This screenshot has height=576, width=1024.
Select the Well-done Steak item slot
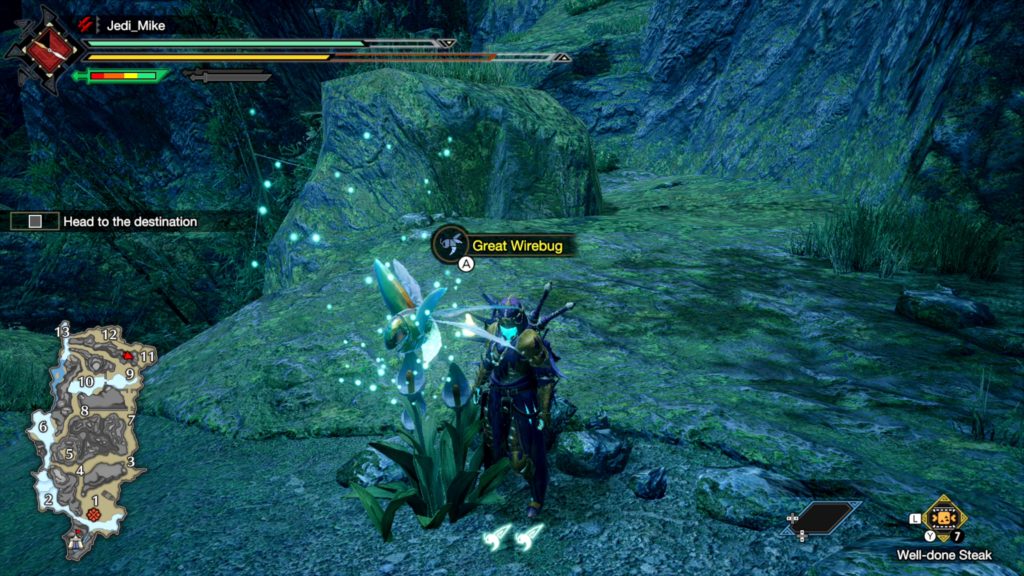point(943,517)
